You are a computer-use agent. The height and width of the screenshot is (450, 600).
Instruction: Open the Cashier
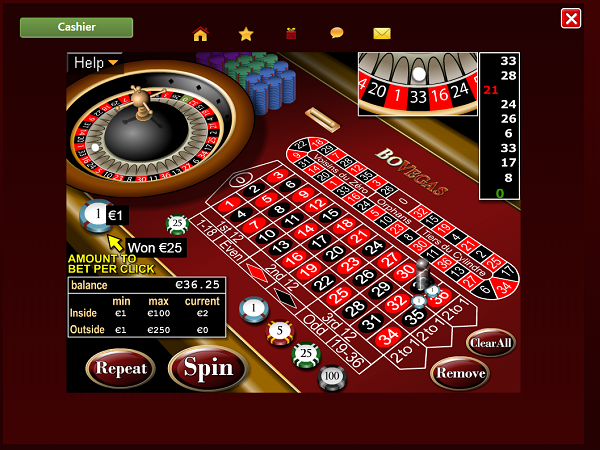tap(76, 27)
